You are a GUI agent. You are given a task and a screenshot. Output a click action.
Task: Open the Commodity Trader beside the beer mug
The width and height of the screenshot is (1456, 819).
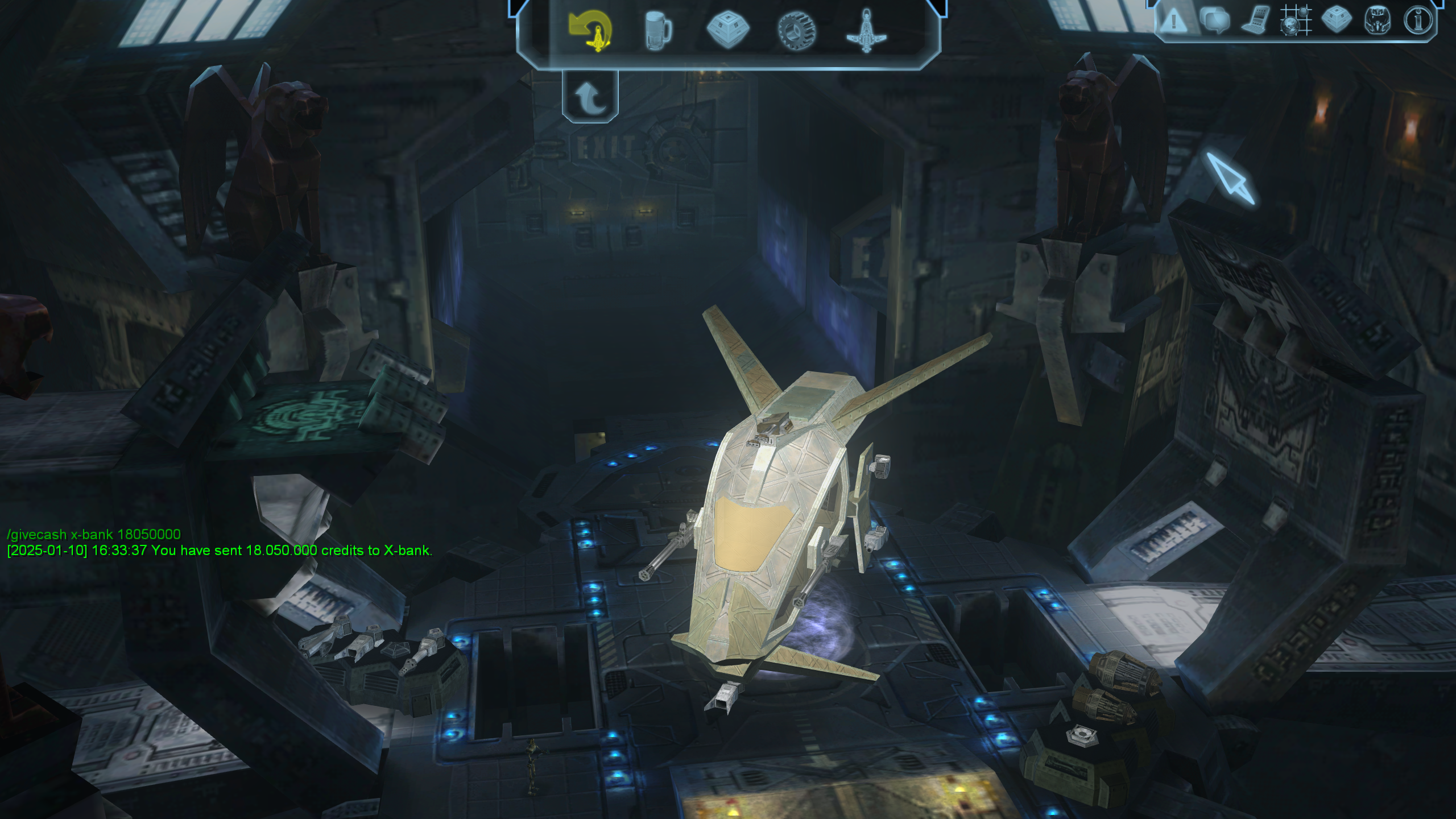[x=727, y=30]
